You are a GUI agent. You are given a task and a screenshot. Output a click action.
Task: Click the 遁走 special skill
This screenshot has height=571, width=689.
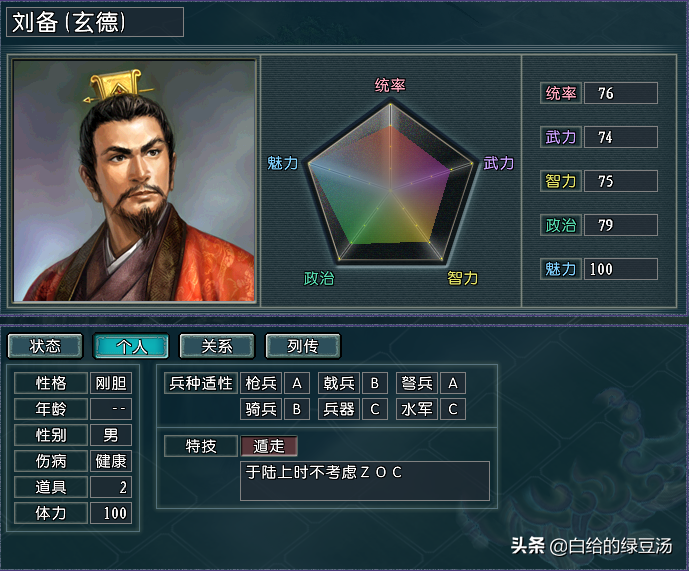[269, 446]
